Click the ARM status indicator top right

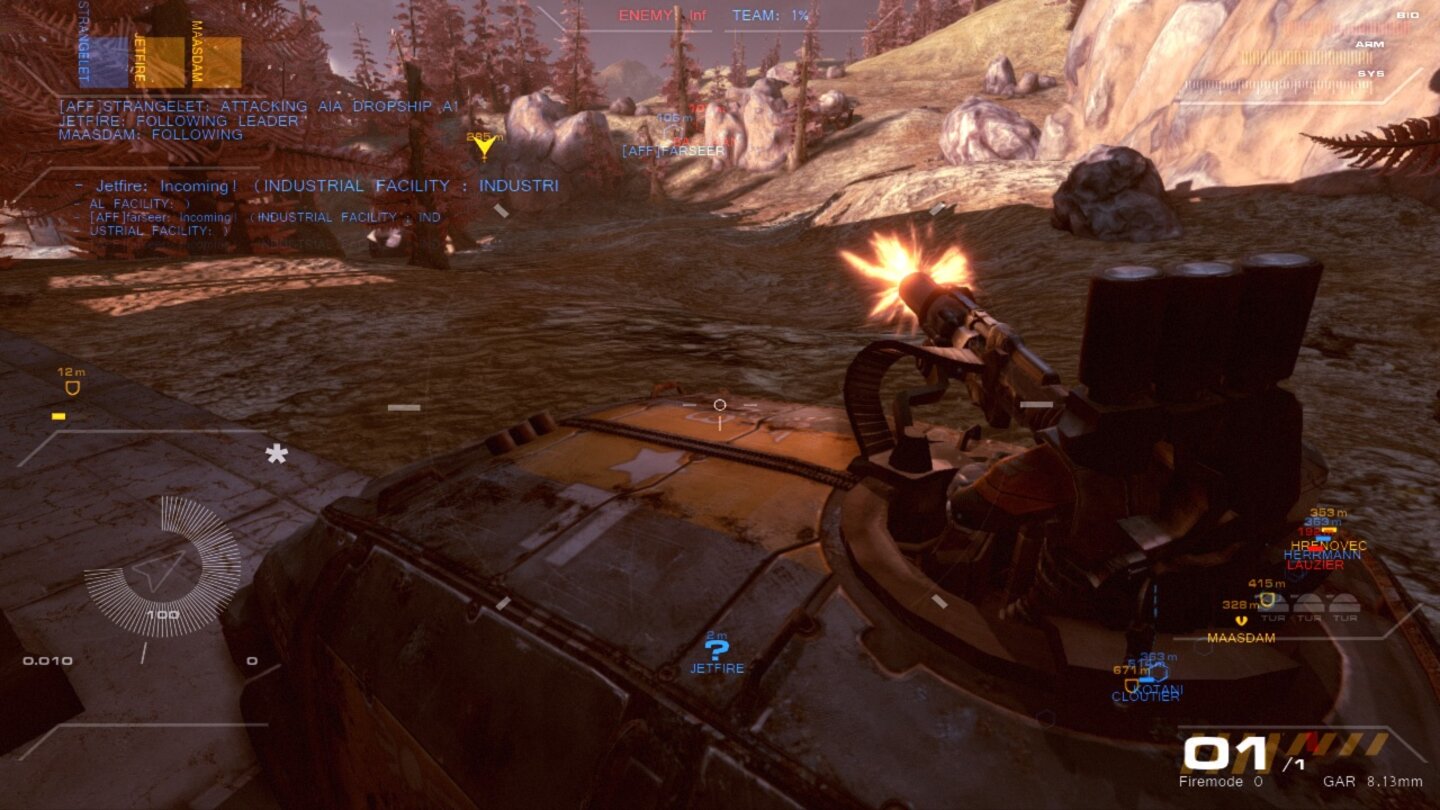(1371, 44)
